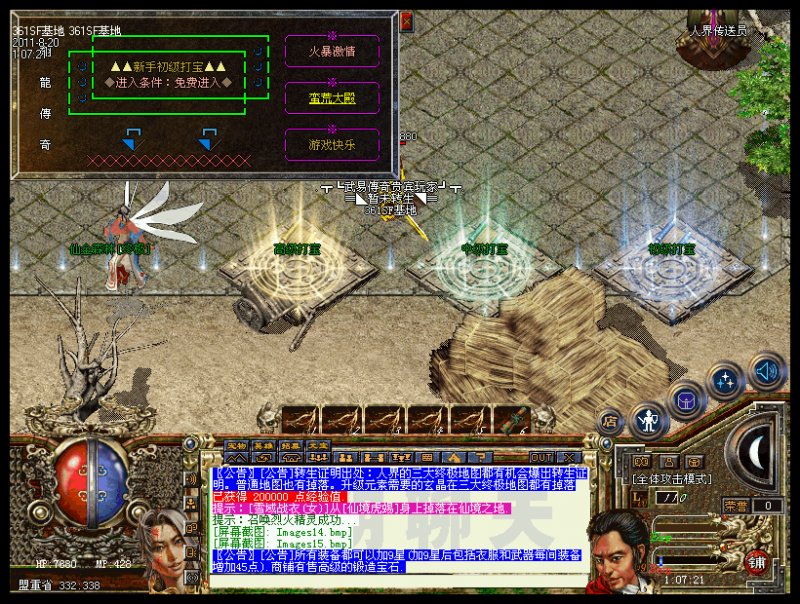Open the bag inventory icon
Viewport: 800px width, 604px height.
[687, 399]
